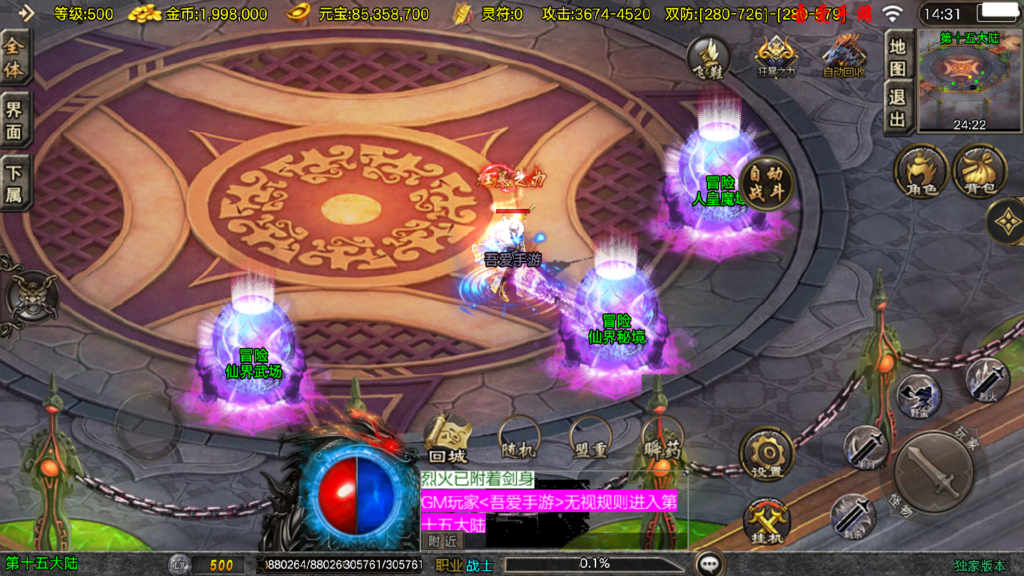
Task: Open the 地图 map button
Action: (x=897, y=58)
